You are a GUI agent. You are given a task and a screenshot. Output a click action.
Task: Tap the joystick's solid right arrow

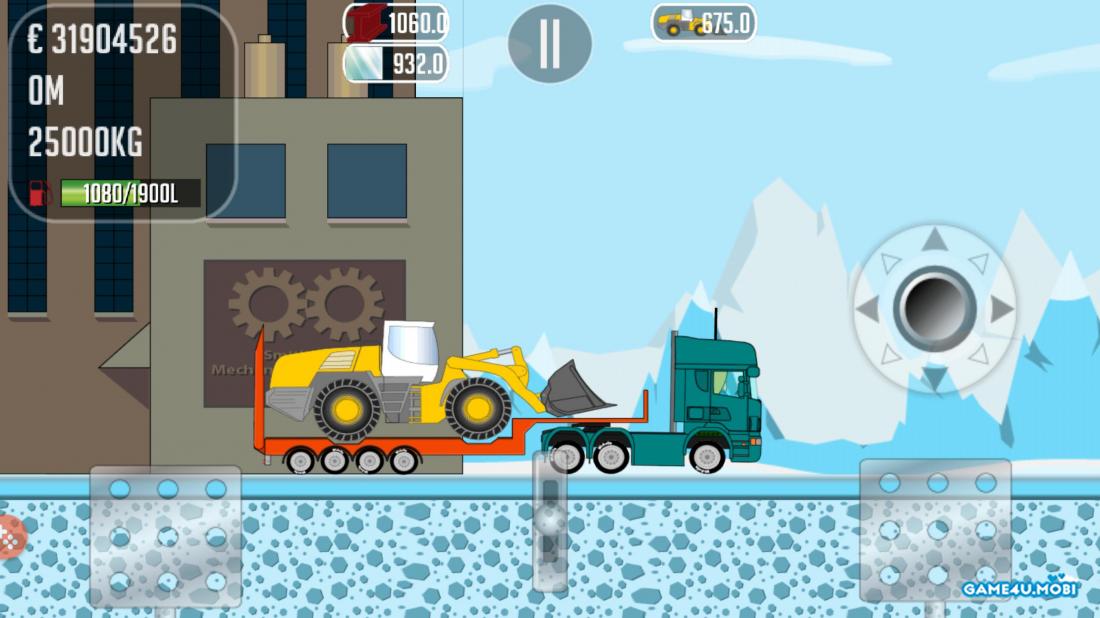(1001, 309)
